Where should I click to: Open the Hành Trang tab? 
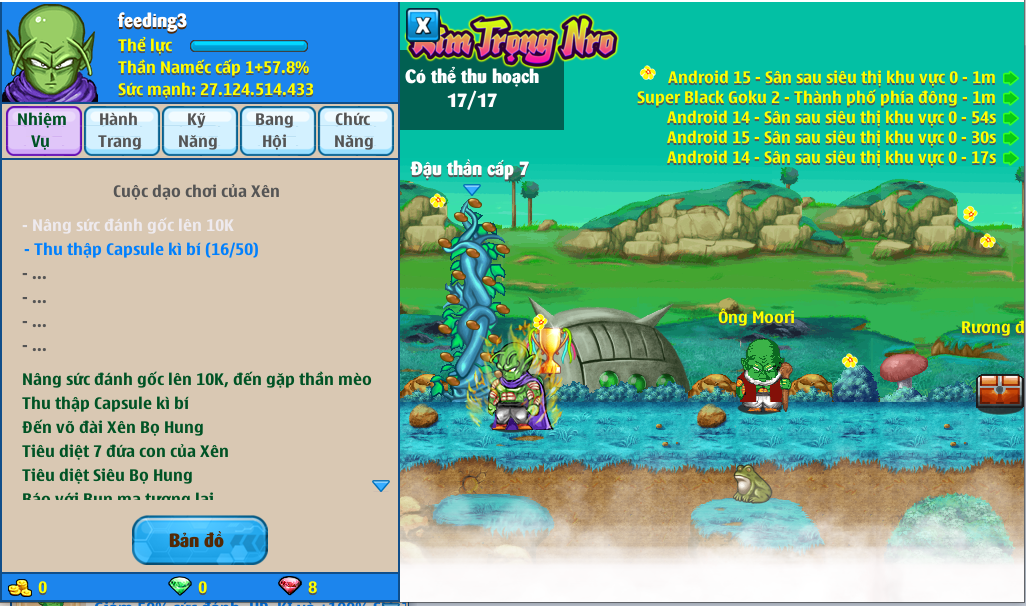click(120, 130)
